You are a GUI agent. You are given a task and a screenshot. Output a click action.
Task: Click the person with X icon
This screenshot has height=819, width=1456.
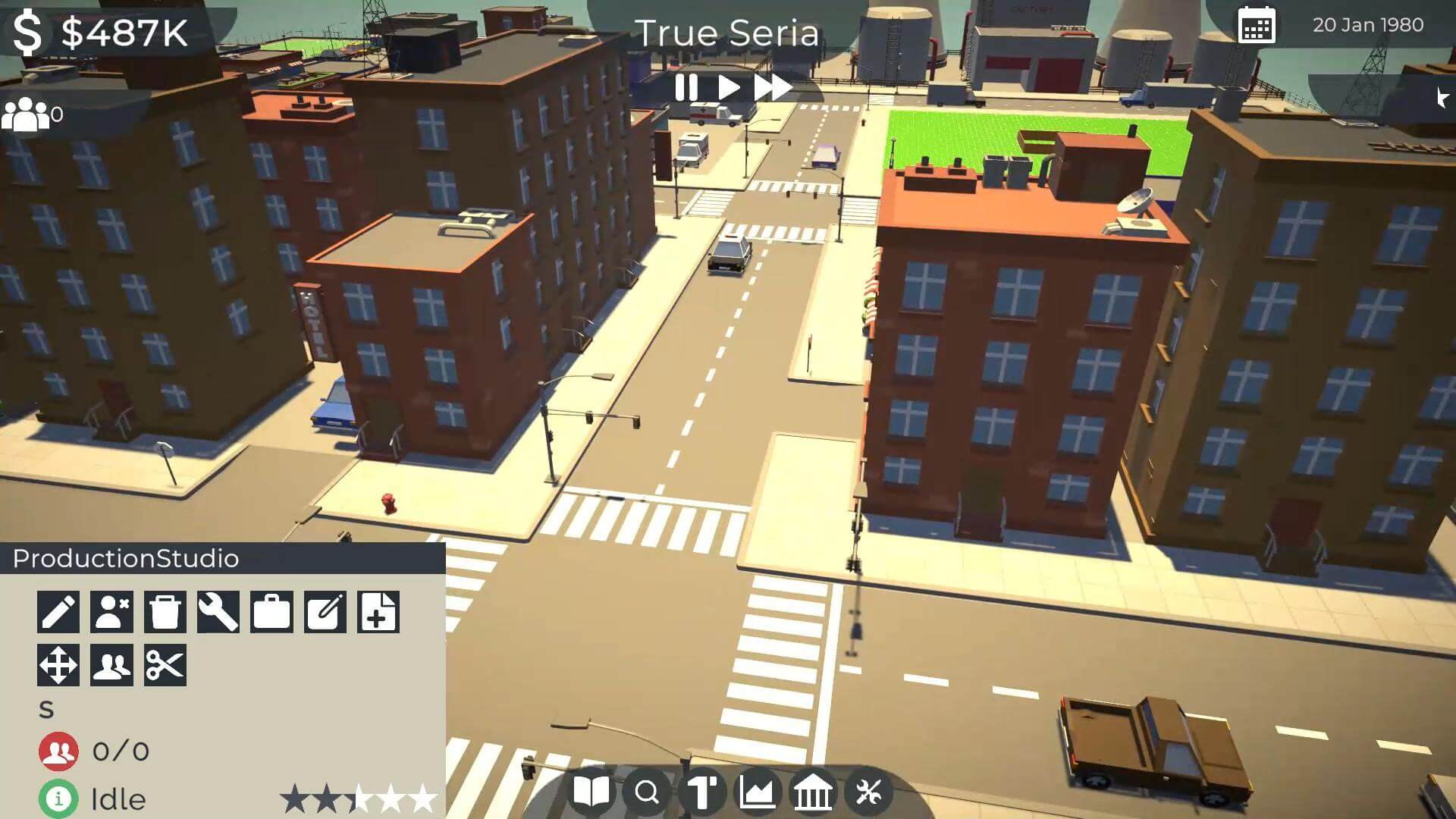click(111, 612)
